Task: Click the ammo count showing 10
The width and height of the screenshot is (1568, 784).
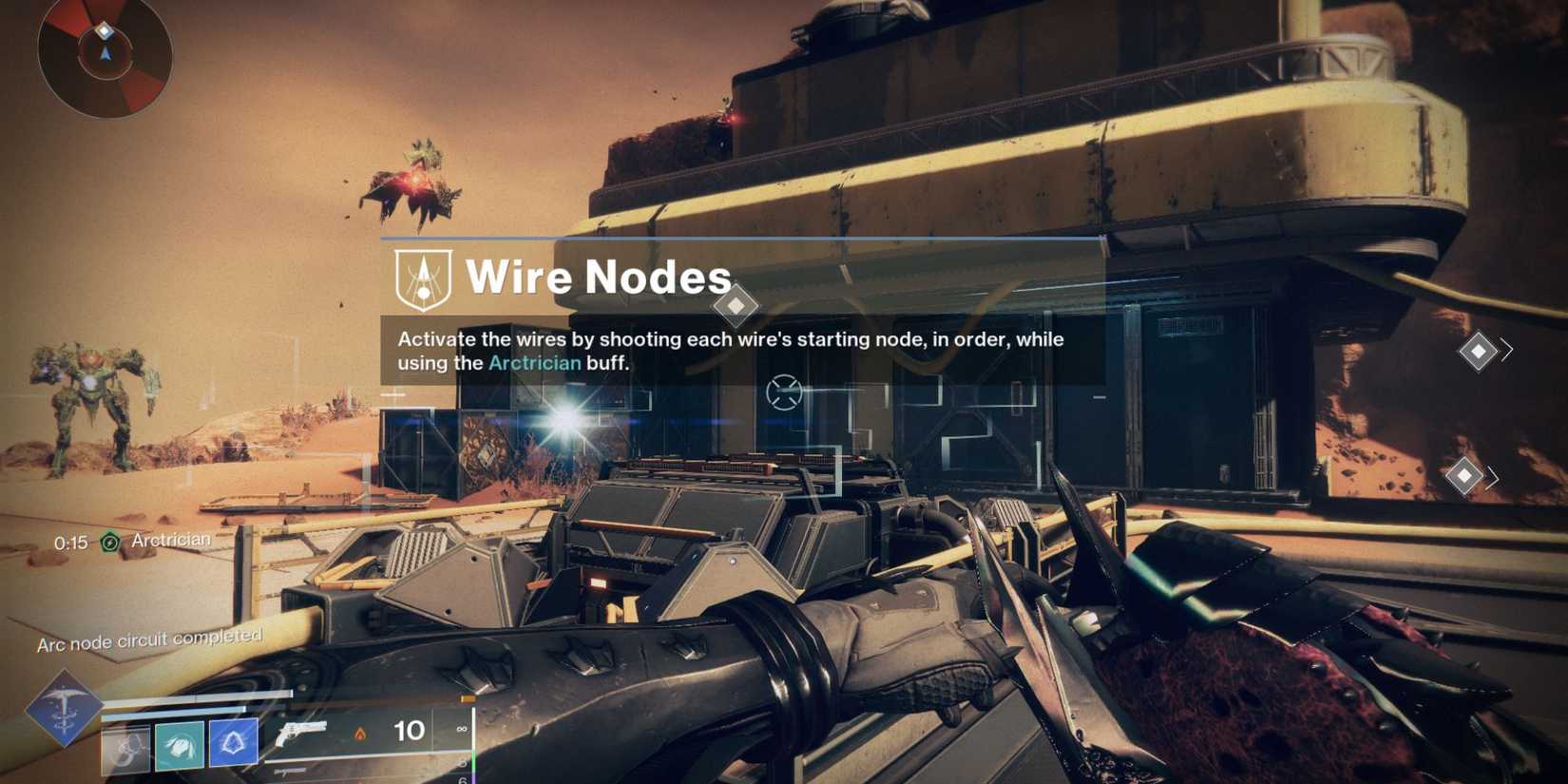Action: point(409,732)
